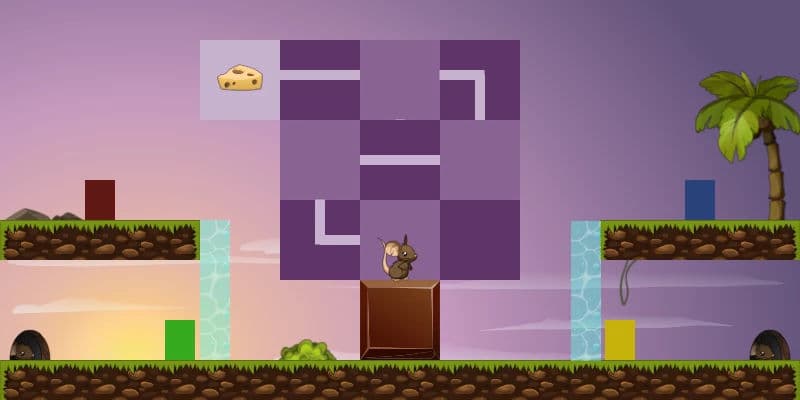Select the cheese tile
The image size is (800, 400).
click(240, 80)
